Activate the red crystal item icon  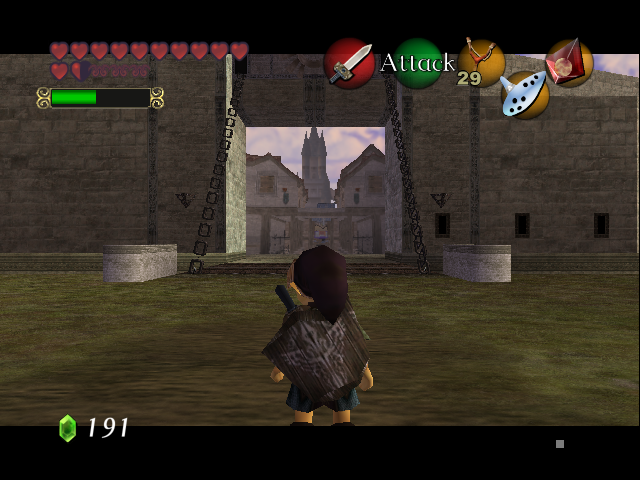569,62
